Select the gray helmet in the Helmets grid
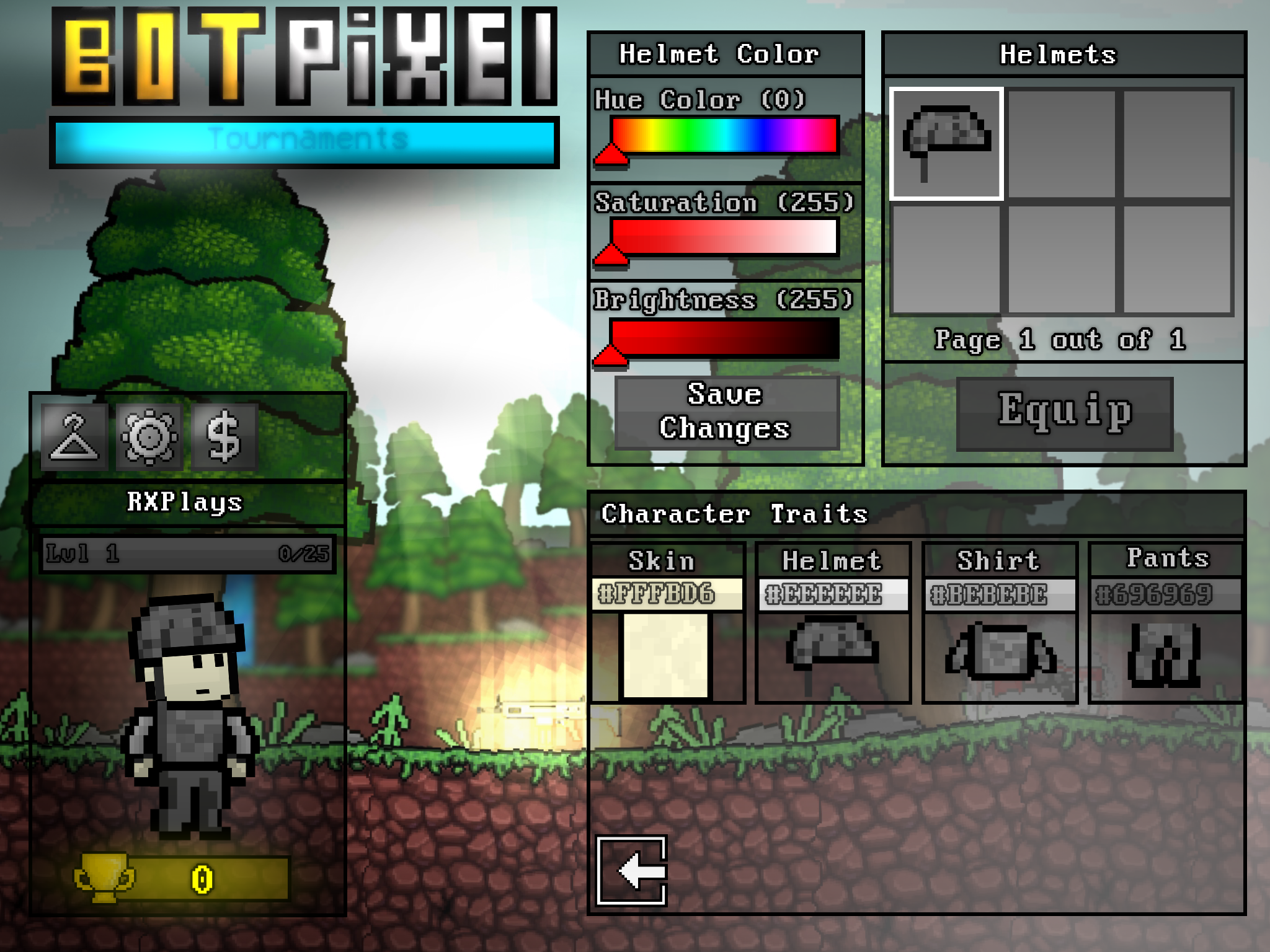This screenshot has width=1270, height=952. tap(946, 144)
